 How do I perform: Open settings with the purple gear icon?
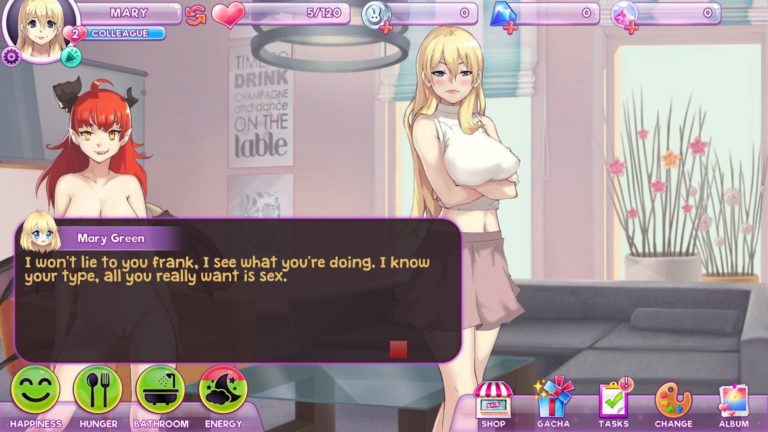click(x=12, y=57)
